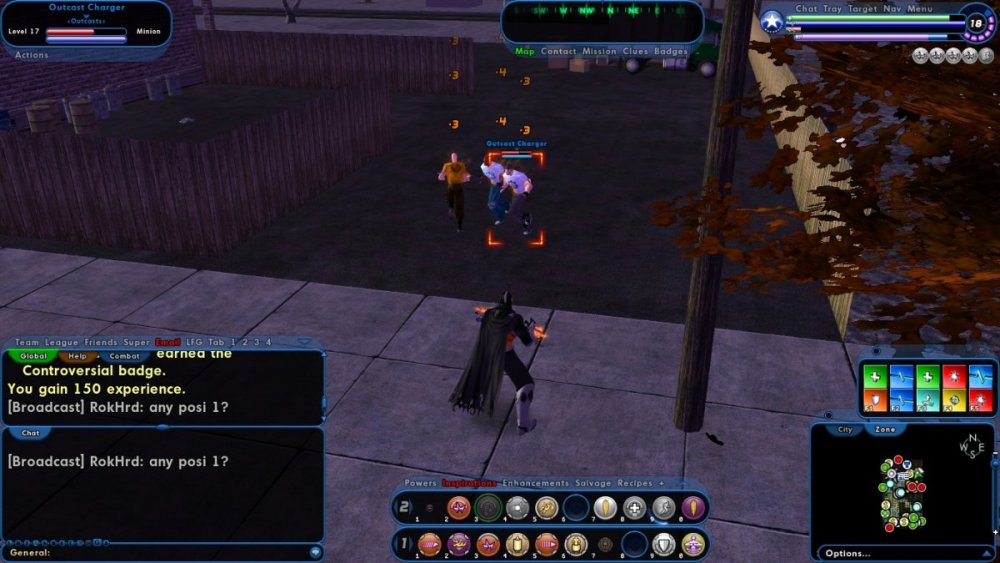Screen dimensions: 1000x563
Task: Toggle the Target window button
Action: pyautogui.click(x=863, y=9)
